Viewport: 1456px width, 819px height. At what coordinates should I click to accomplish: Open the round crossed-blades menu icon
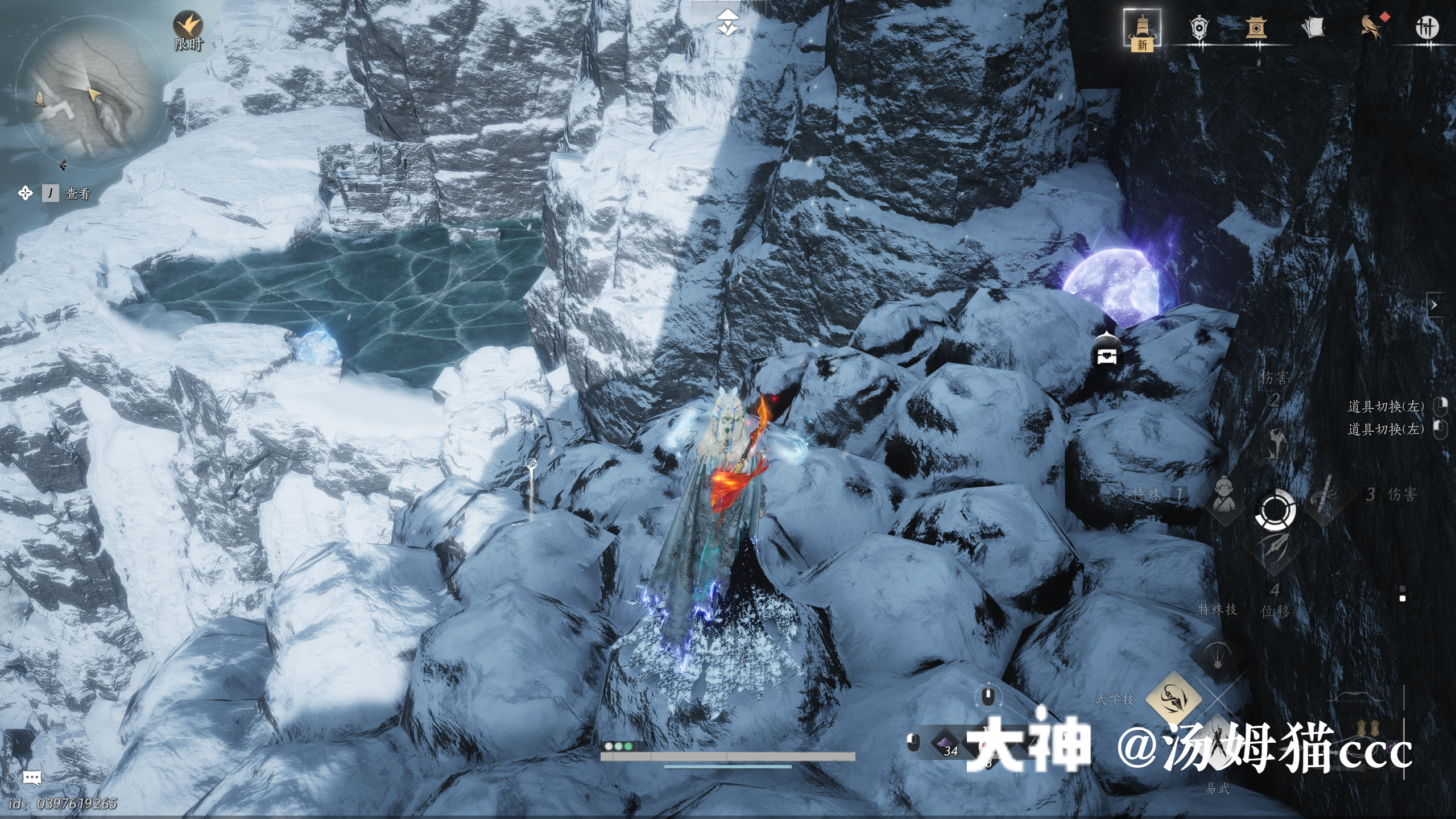(1427, 27)
